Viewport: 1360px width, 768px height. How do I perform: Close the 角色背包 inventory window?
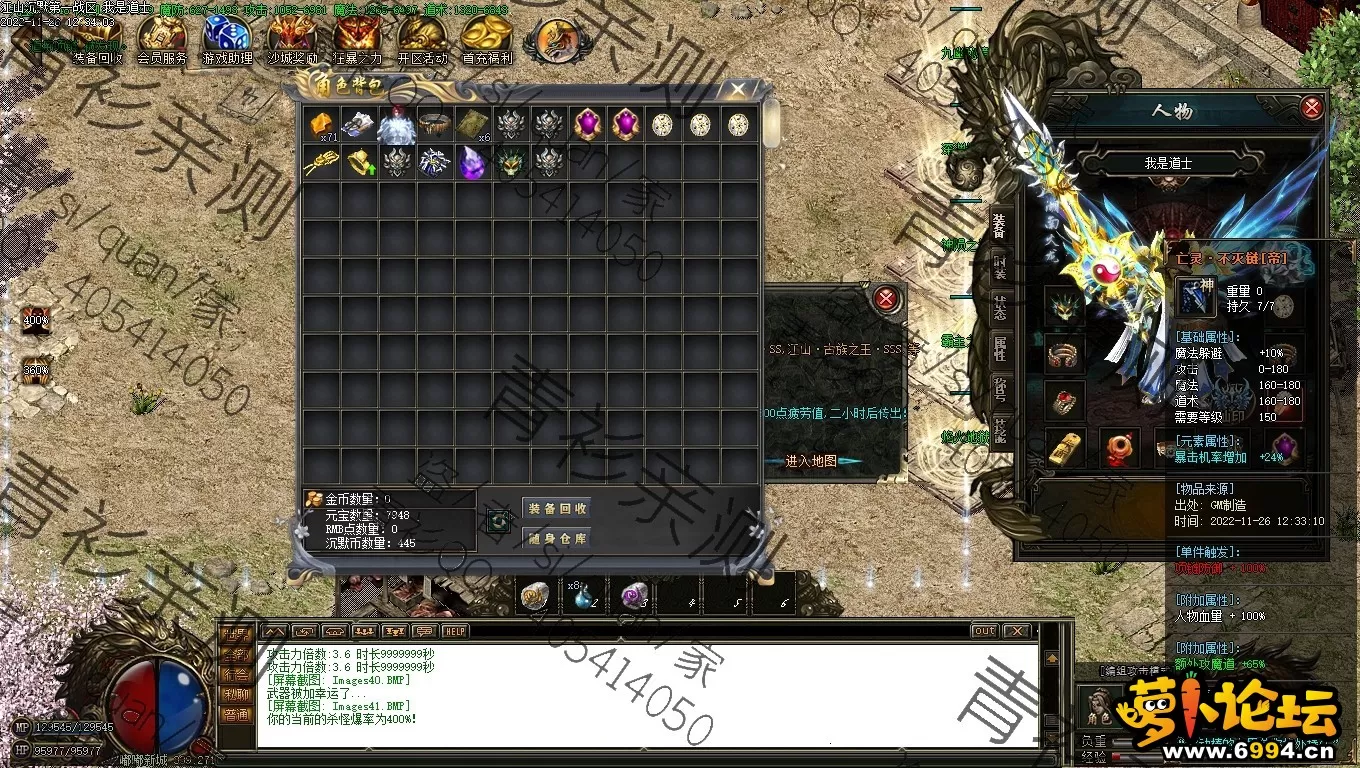[738, 90]
